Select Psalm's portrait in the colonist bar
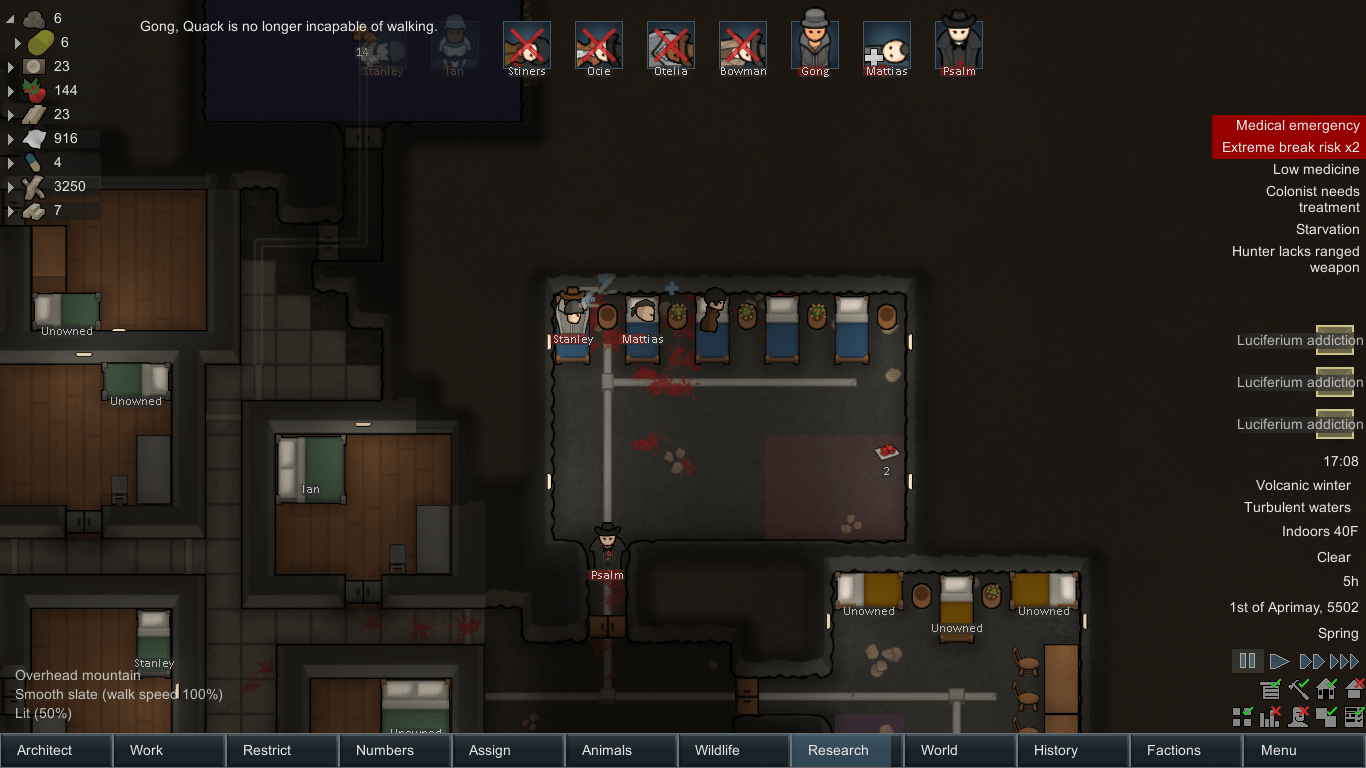 click(x=958, y=44)
